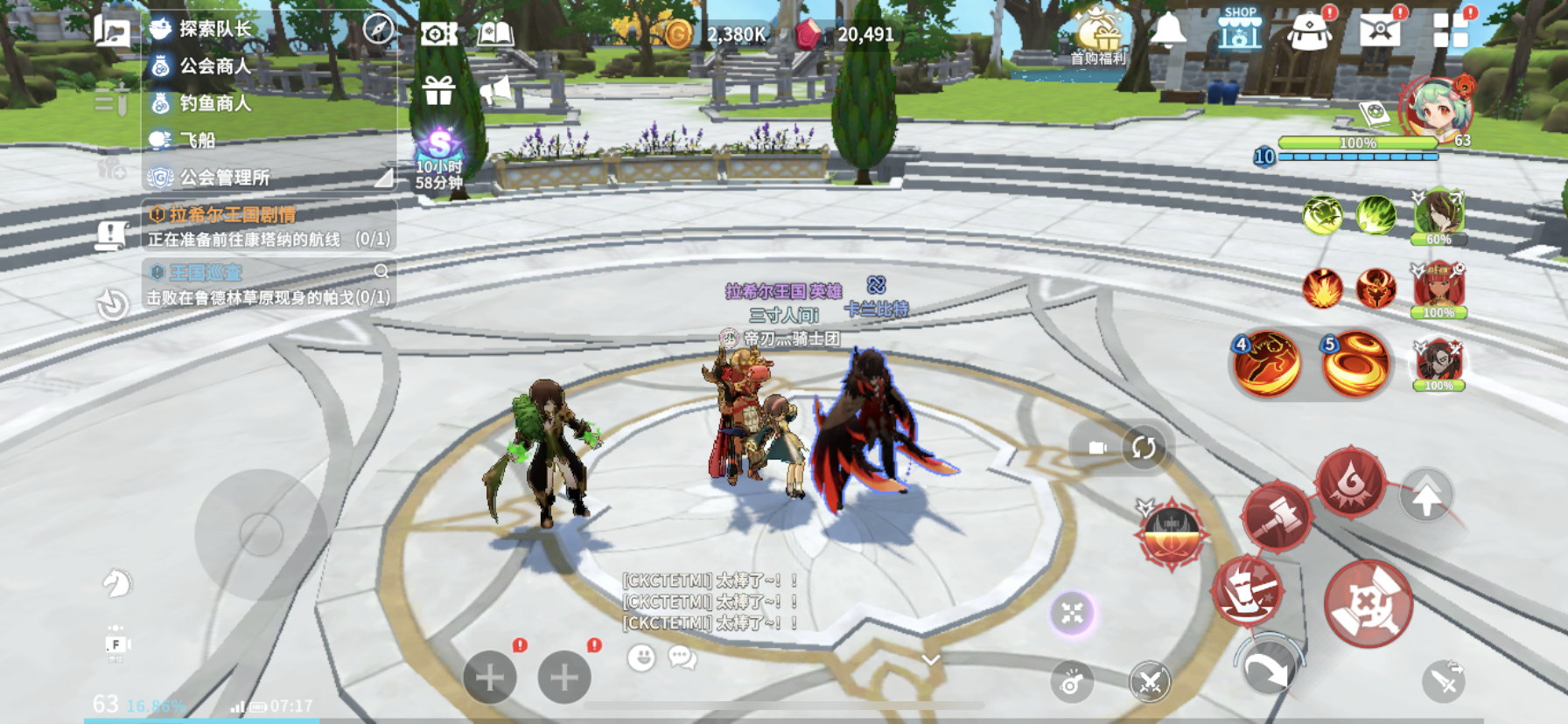Tap the jump up-arrow button
Screen dimensions: 1568x724
[x=1426, y=498]
